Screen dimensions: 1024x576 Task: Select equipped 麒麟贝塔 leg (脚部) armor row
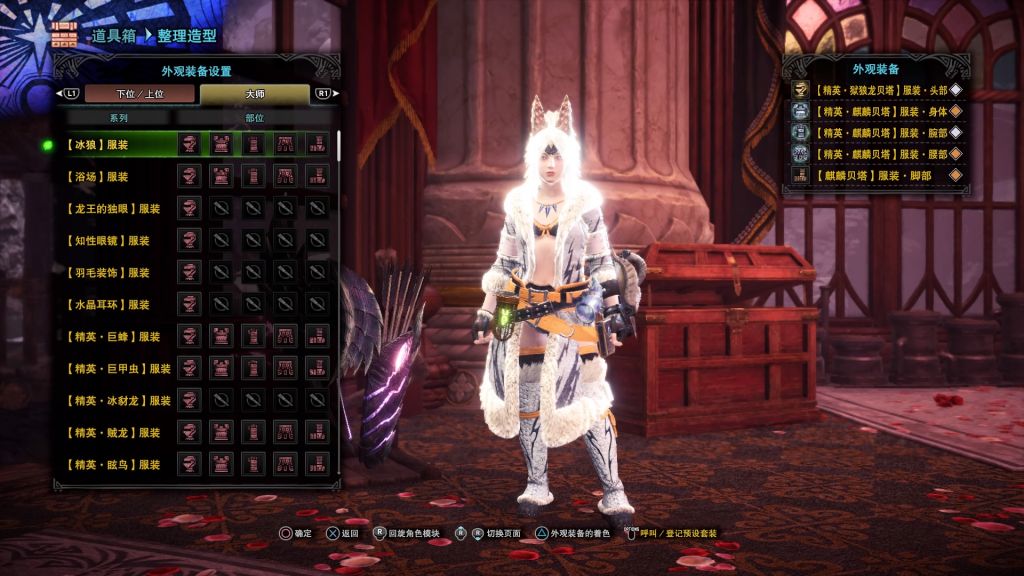click(878, 175)
